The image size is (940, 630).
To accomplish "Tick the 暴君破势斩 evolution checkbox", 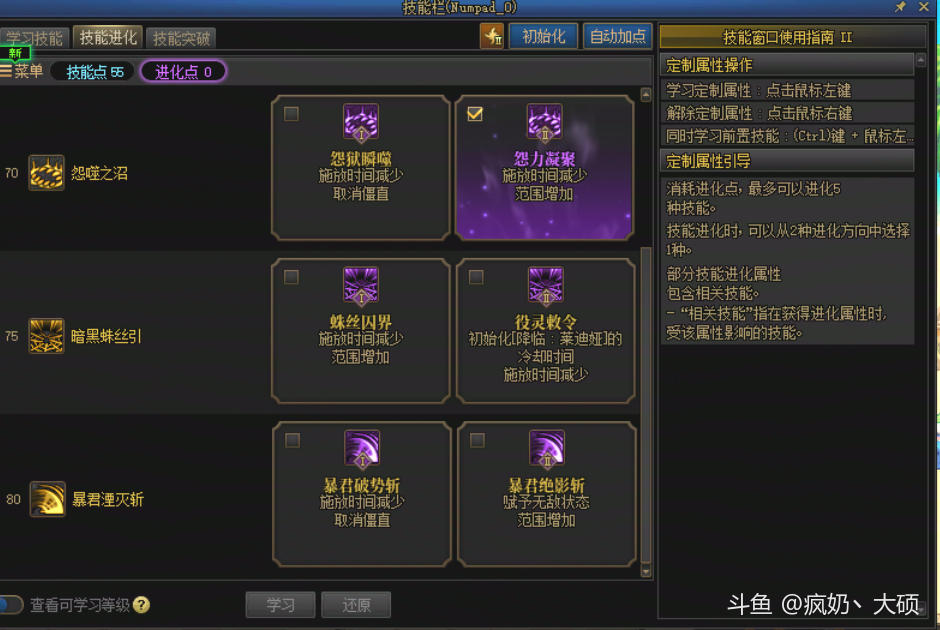I will 292,440.
